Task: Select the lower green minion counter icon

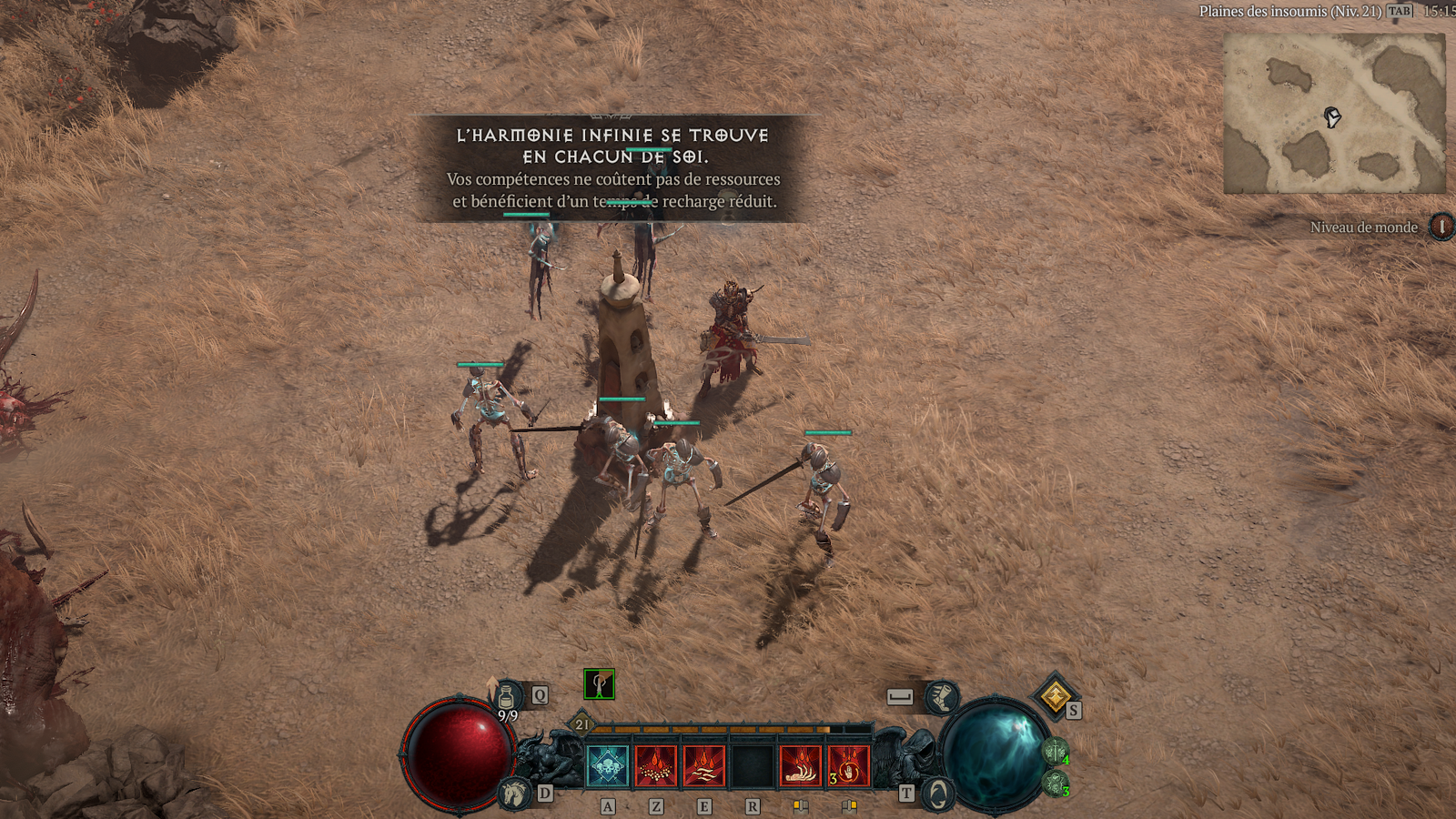Action: coord(1056,783)
